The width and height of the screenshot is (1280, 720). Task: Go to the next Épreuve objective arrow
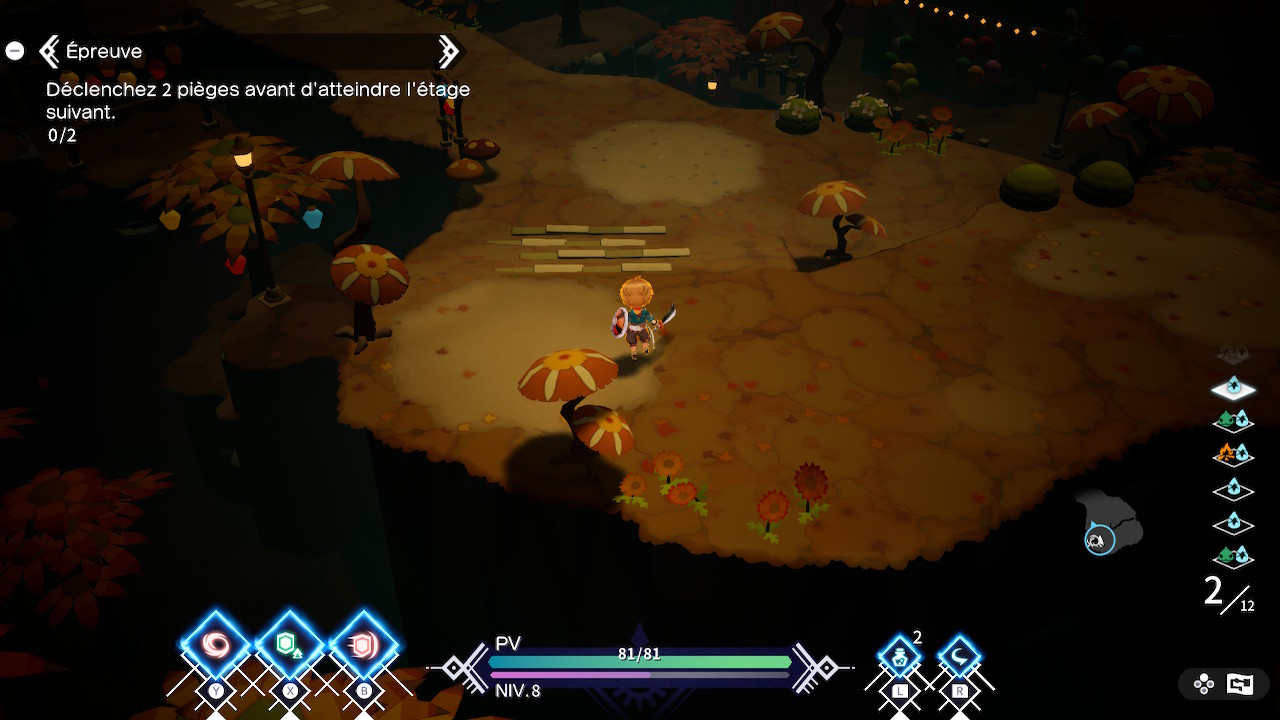448,51
